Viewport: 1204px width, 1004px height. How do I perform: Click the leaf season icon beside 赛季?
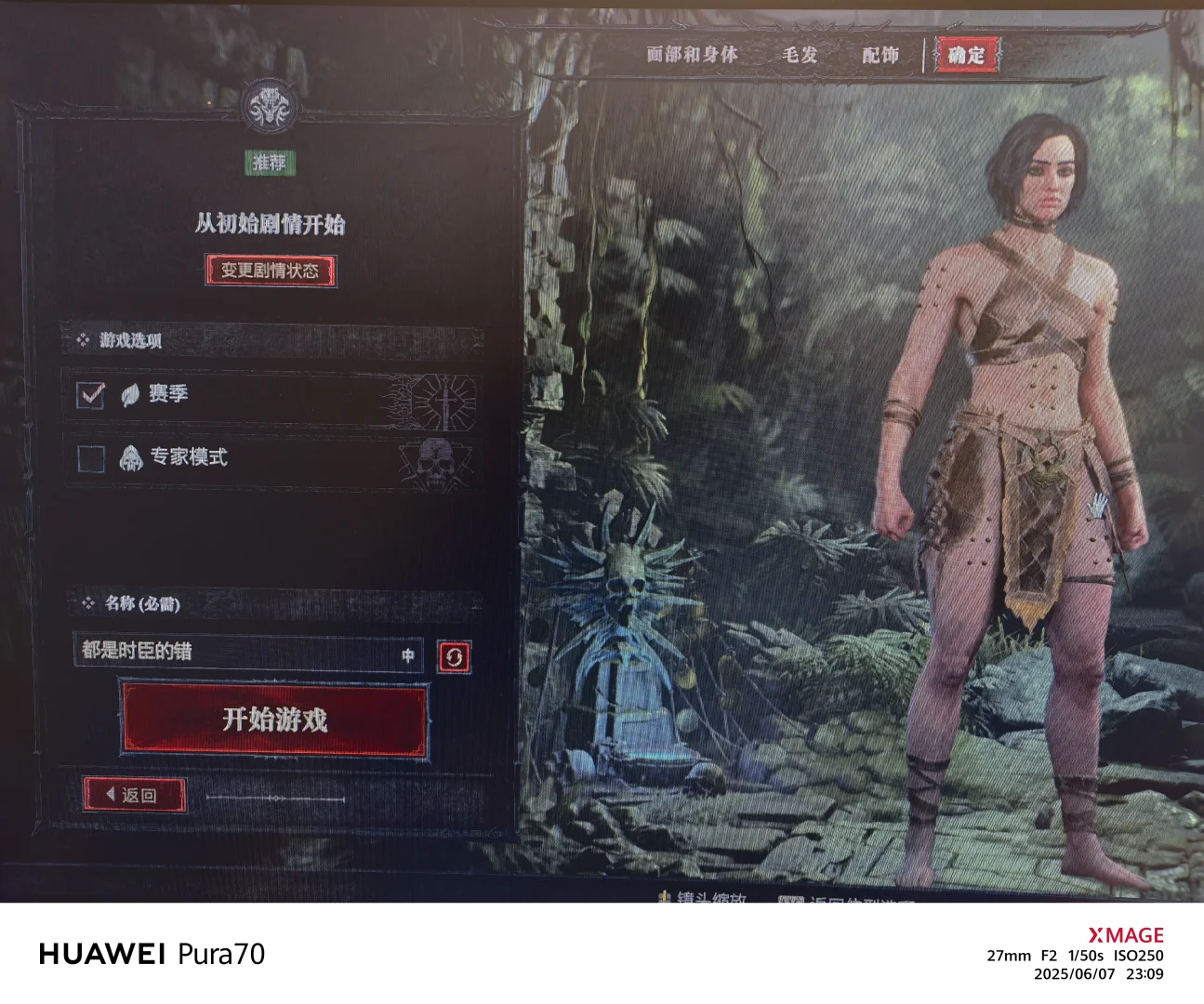tap(130, 393)
